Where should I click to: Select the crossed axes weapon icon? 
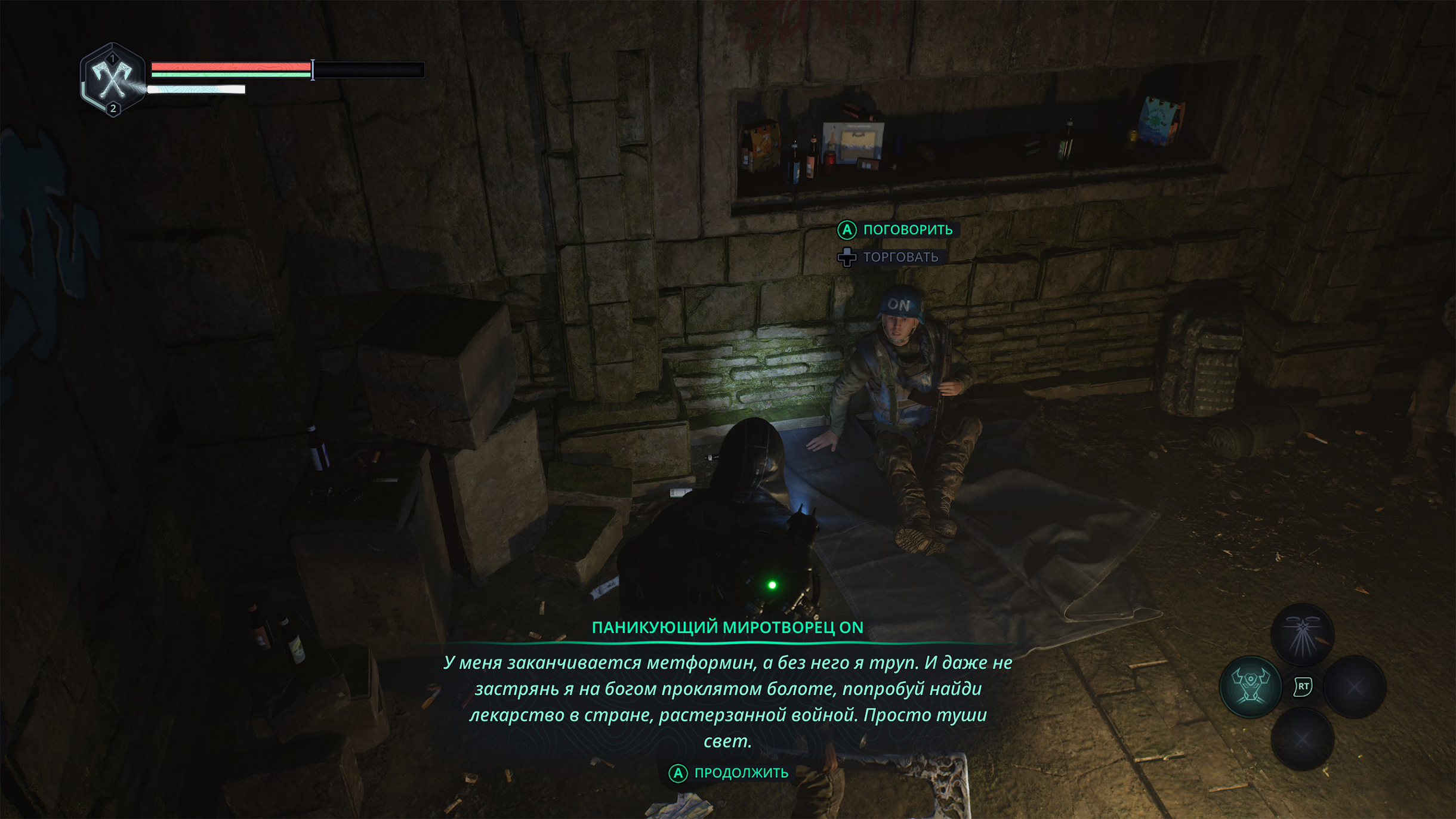[112, 80]
